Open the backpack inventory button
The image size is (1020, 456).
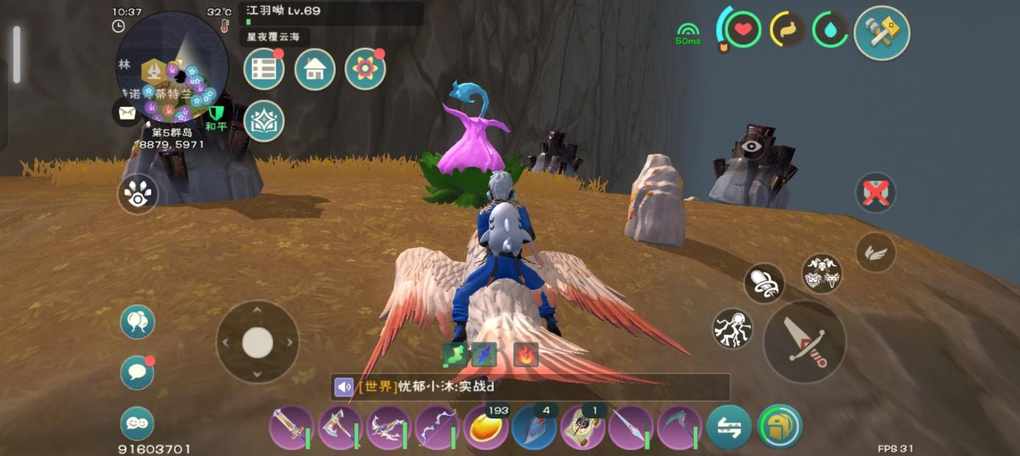click(779, 427)
